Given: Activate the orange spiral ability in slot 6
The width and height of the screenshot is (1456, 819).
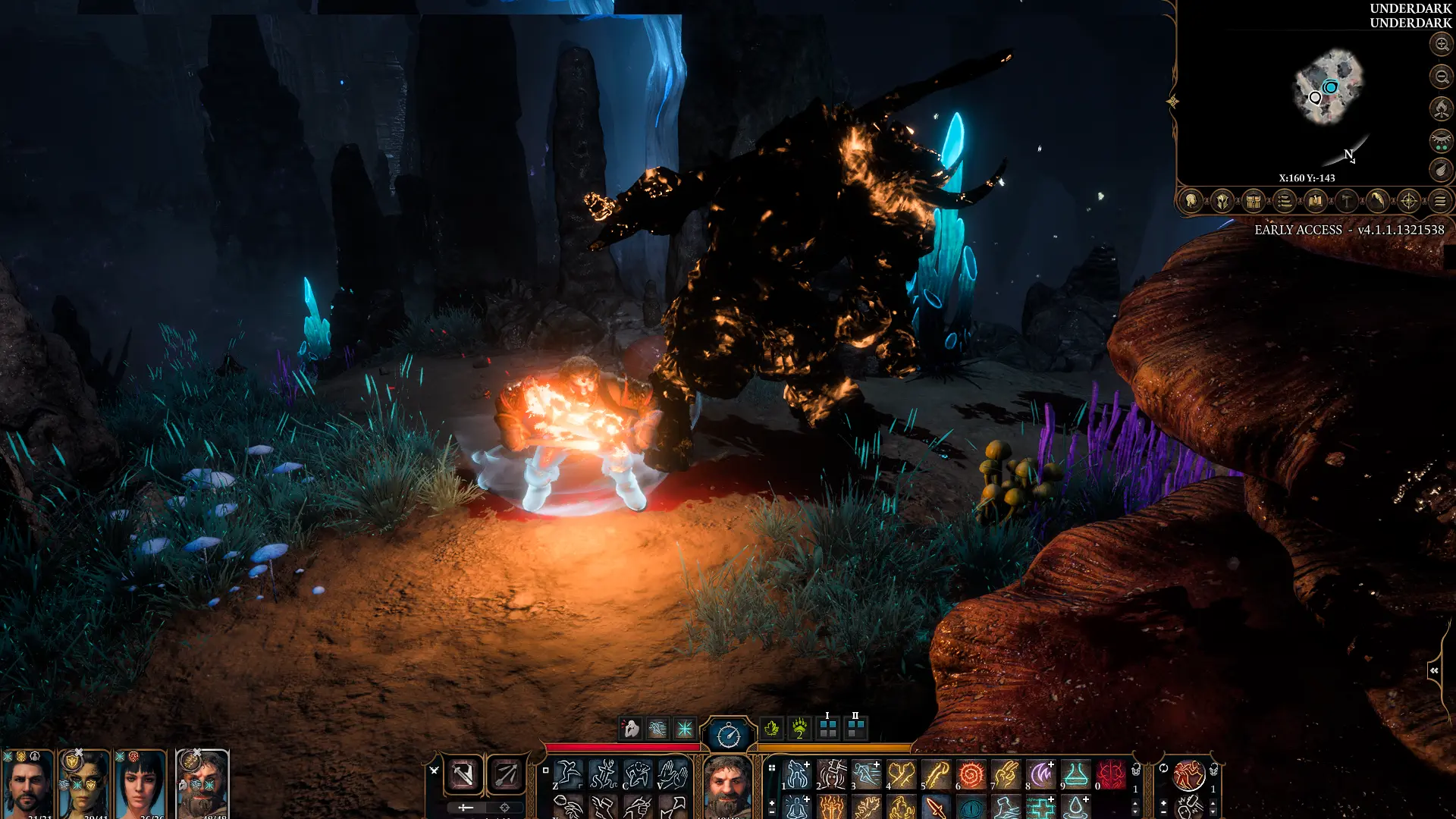Looking at the screenshot, I should click(x=971, y=774).
